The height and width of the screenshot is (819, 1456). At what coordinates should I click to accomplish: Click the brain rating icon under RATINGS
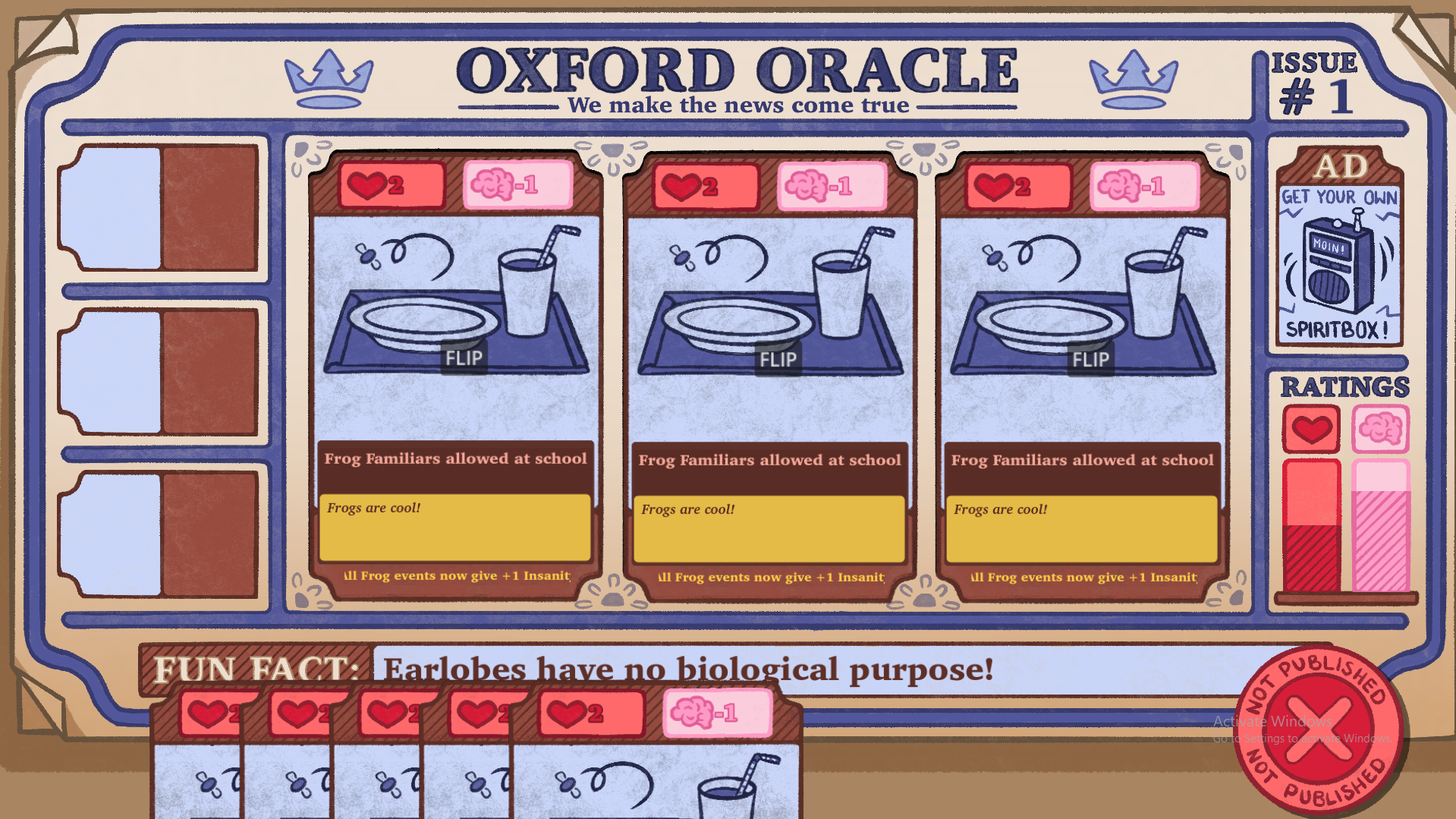1379,429
